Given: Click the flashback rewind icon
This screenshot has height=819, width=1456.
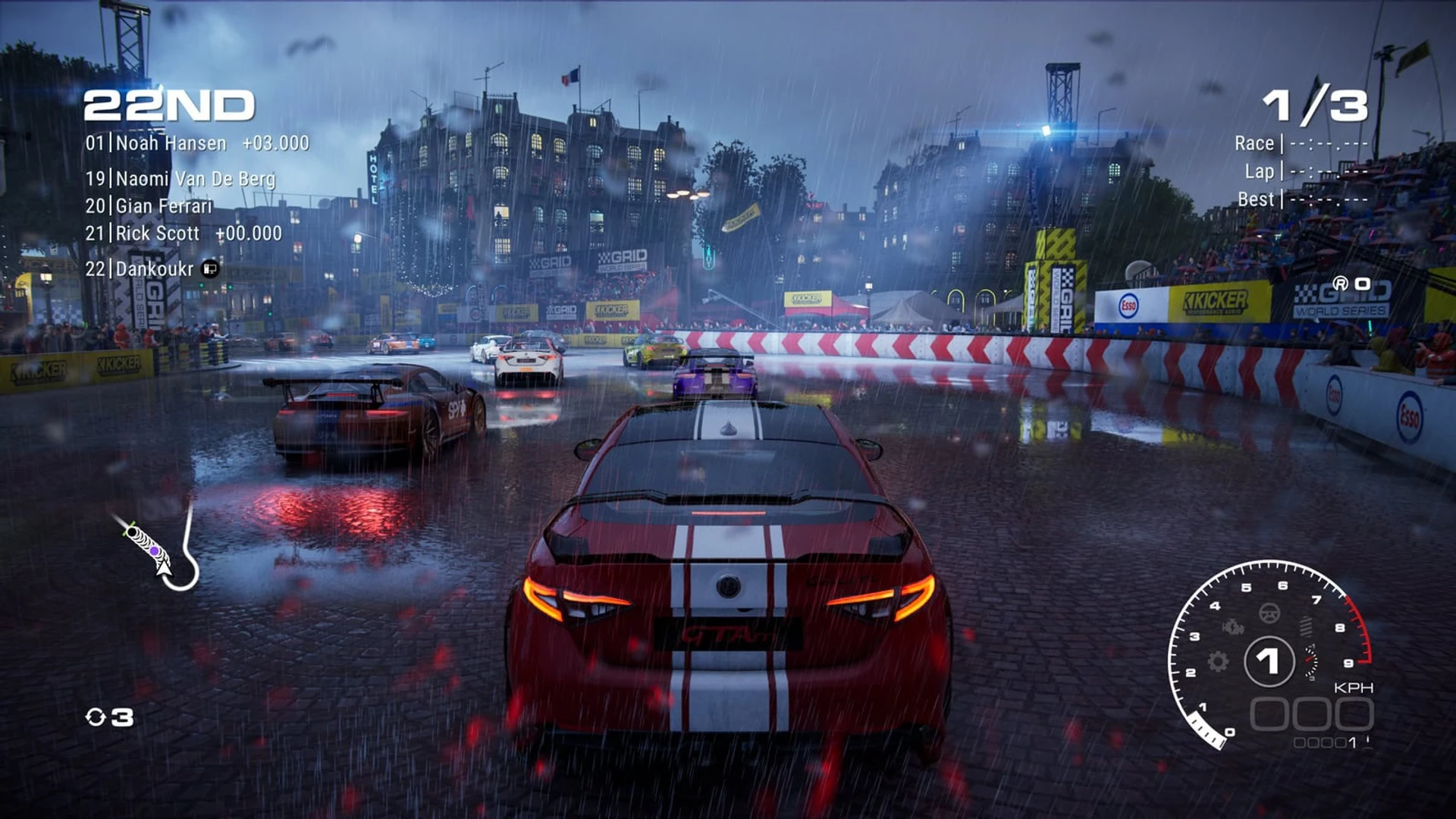Looking at the screenshot, I should coord(96,717).
